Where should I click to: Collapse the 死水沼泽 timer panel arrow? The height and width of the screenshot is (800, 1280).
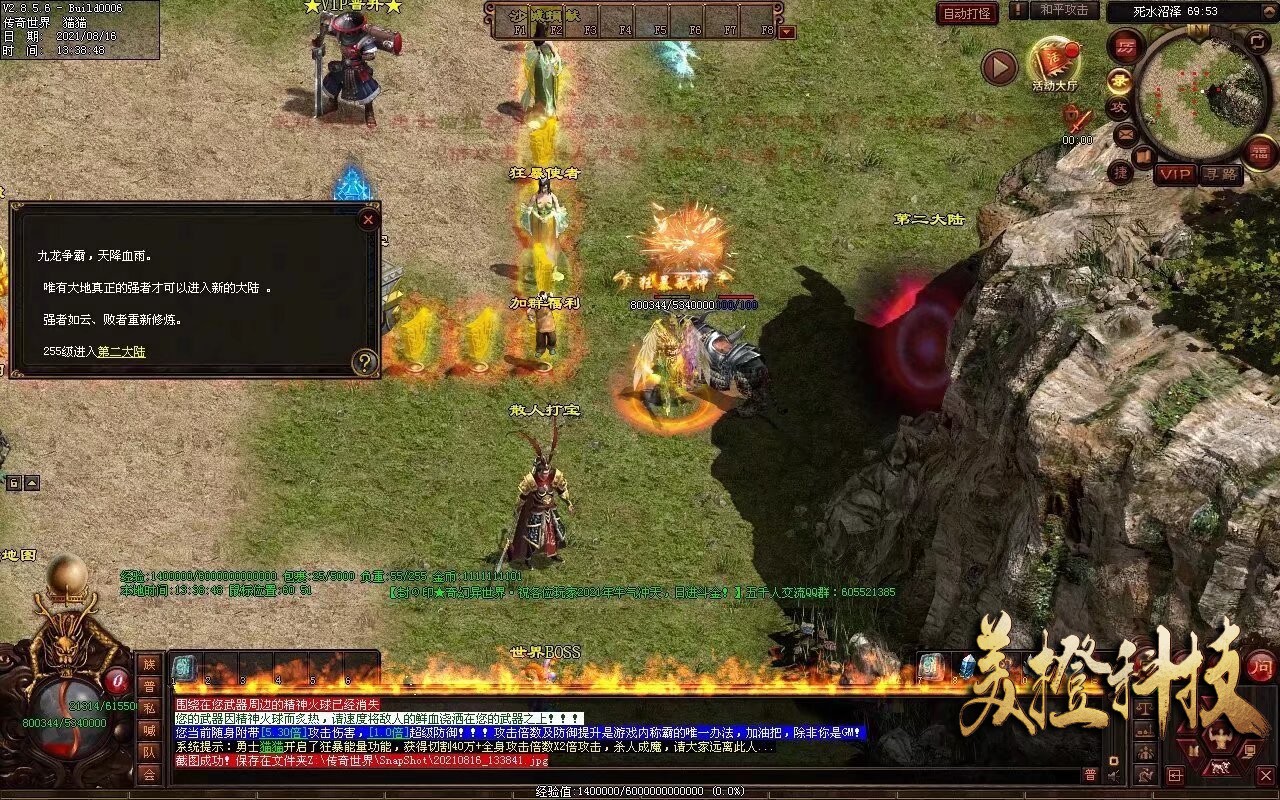(x=1269, y=10)
